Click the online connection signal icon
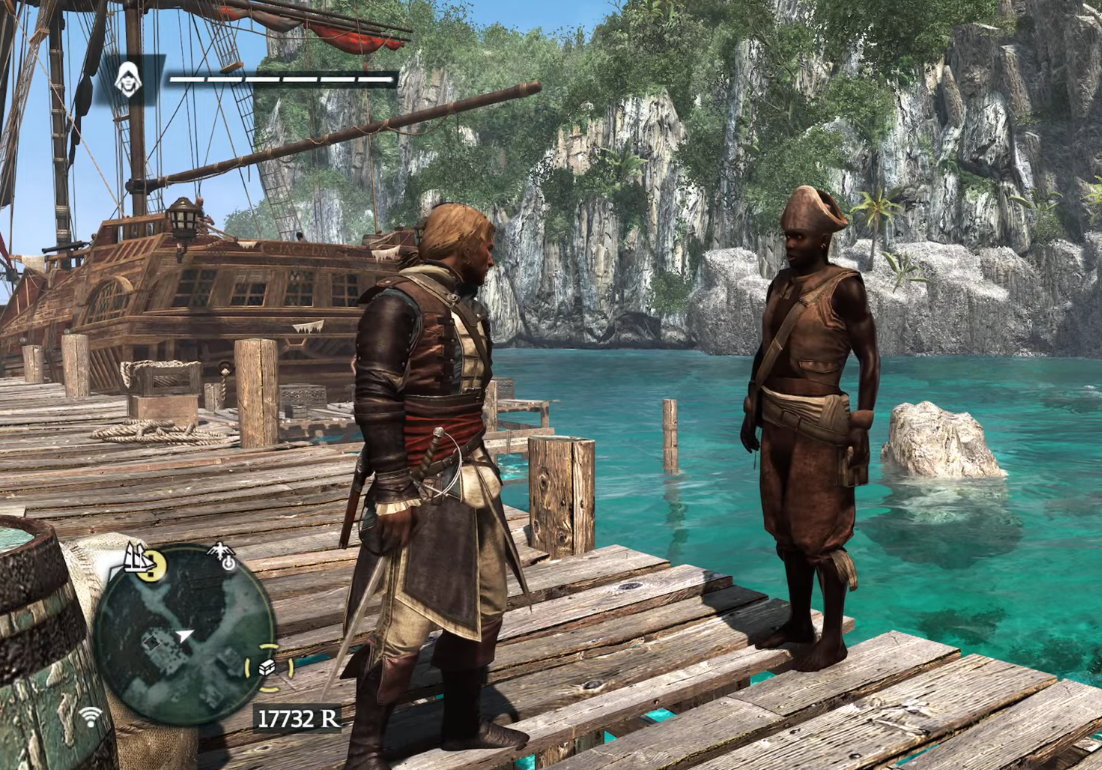1102x770 pixels. tap(92, 716)
